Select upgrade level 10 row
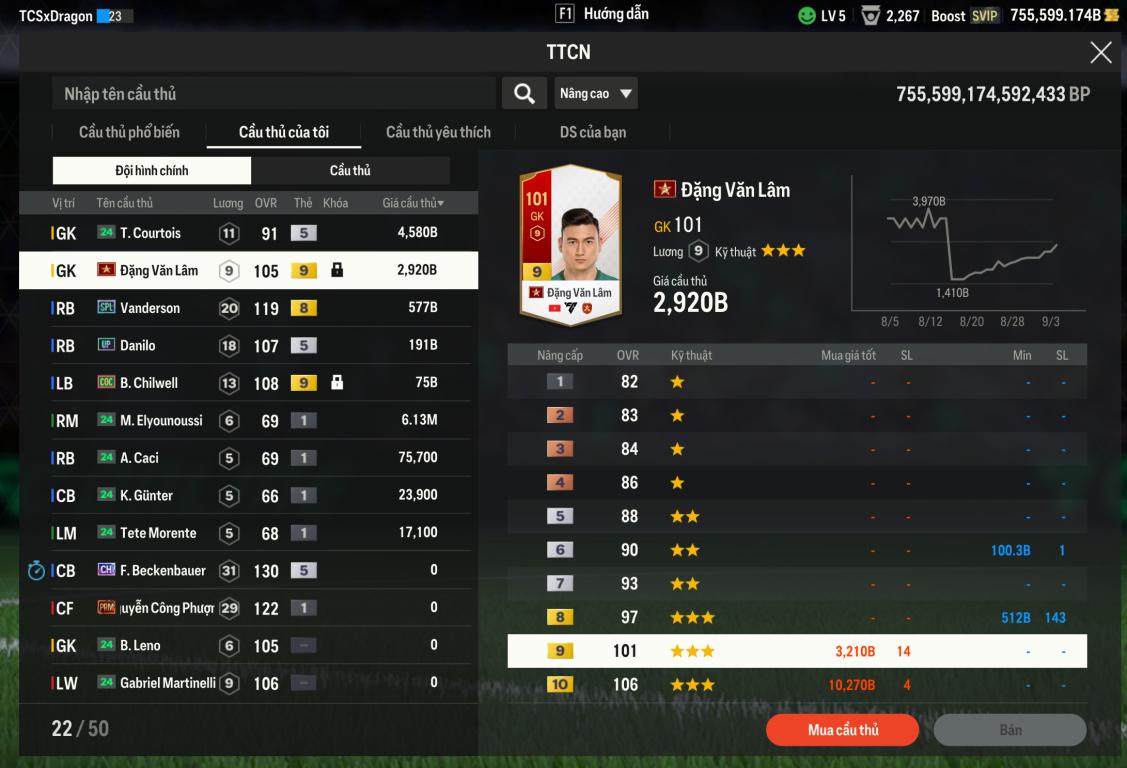 coord(797,685)
